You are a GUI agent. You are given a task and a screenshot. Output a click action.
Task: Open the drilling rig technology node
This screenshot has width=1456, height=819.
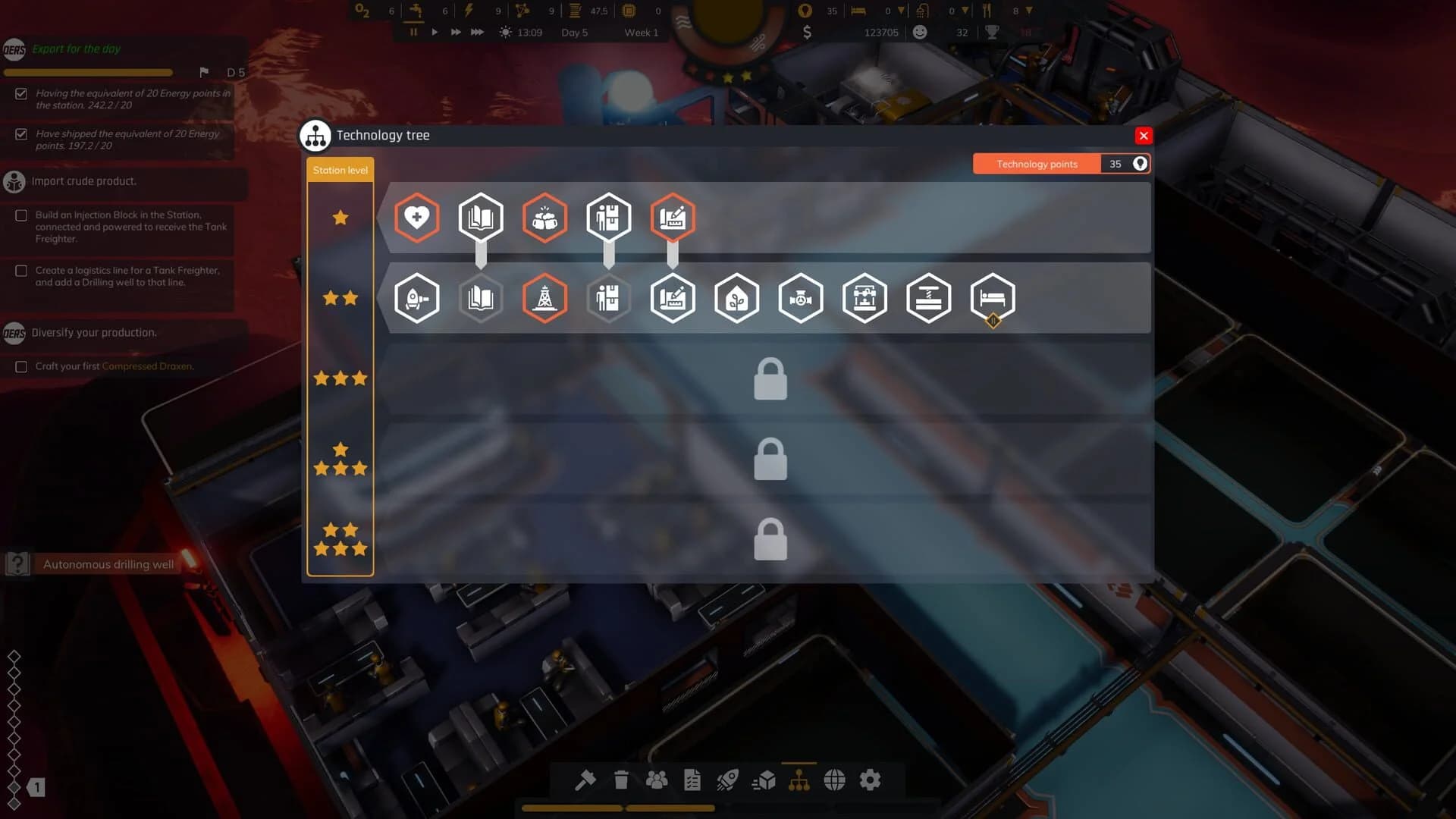[x=544, y=298]
